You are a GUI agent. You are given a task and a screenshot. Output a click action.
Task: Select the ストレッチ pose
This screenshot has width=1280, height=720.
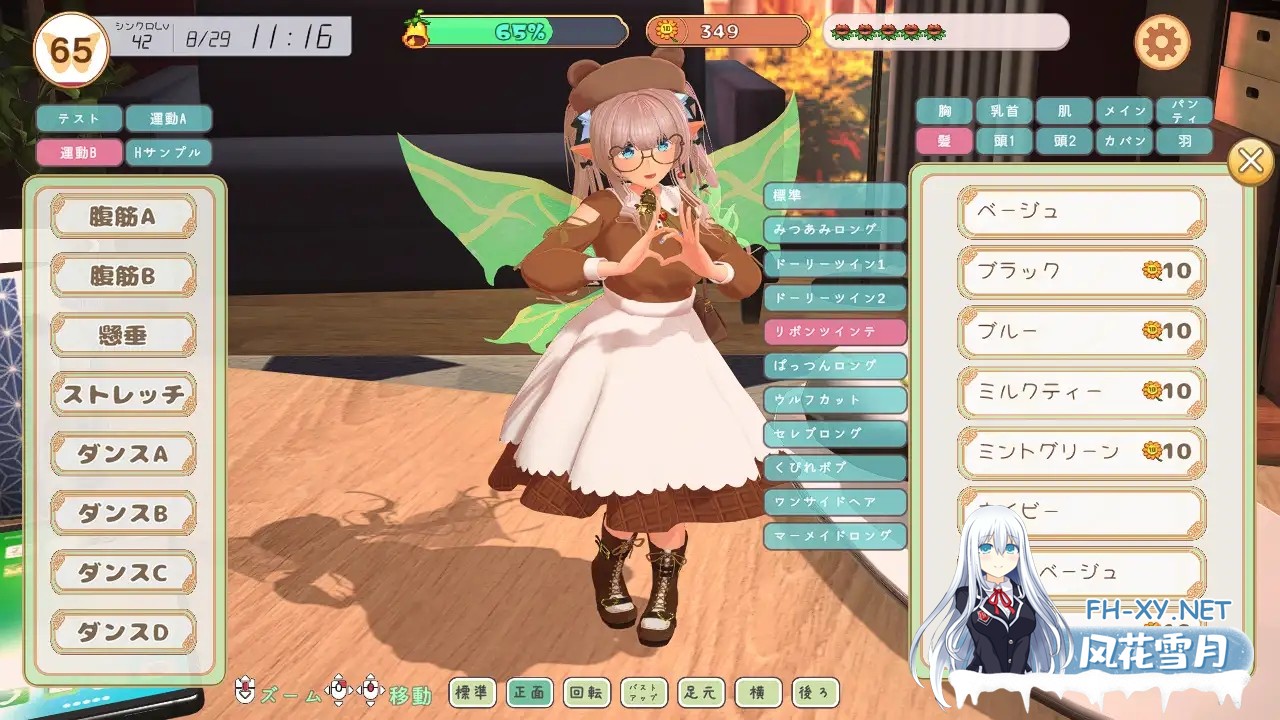pyautogui.click(x=123, y=394)
